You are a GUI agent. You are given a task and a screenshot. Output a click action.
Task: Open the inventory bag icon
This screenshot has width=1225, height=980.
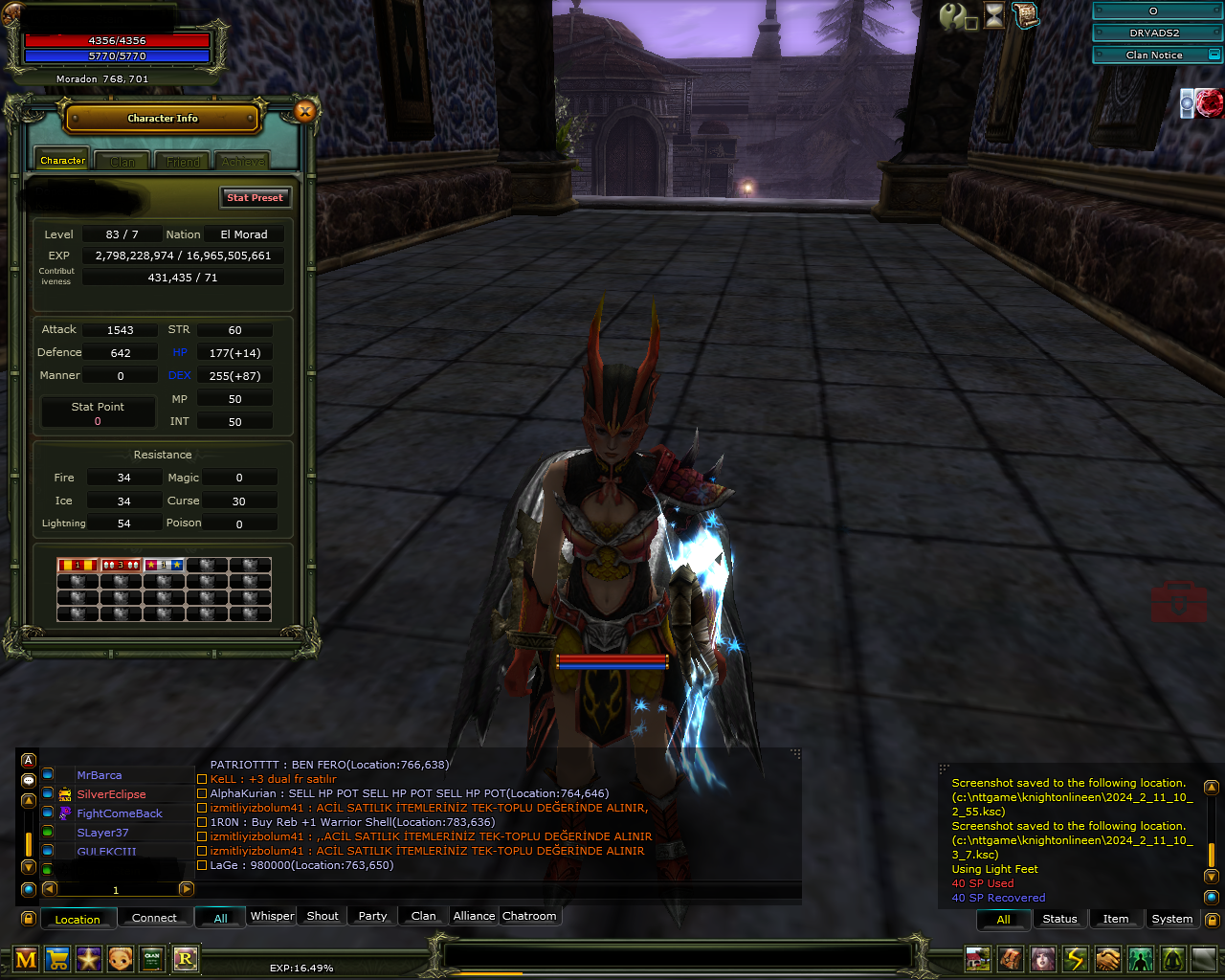coord(1010,959)
